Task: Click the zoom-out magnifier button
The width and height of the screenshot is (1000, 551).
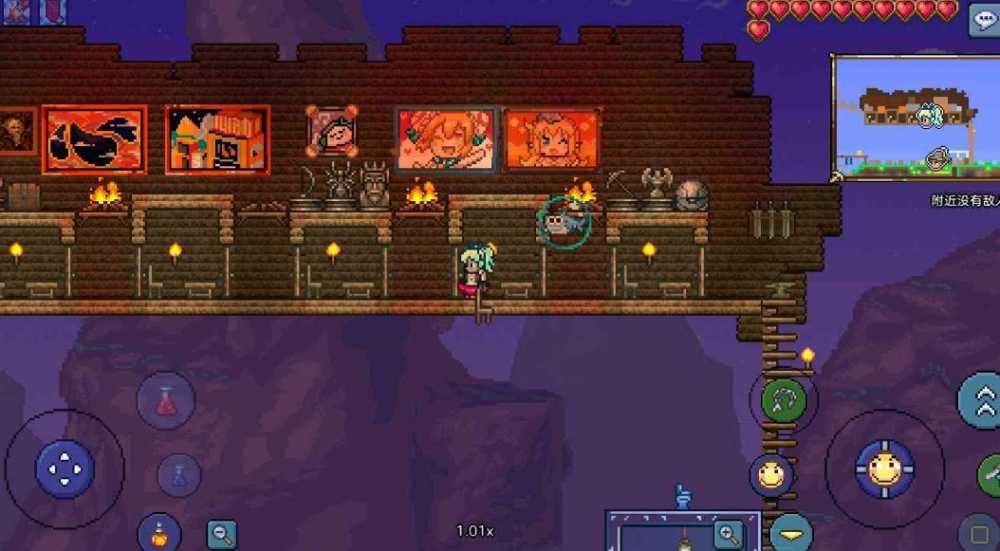Action: 222,534
